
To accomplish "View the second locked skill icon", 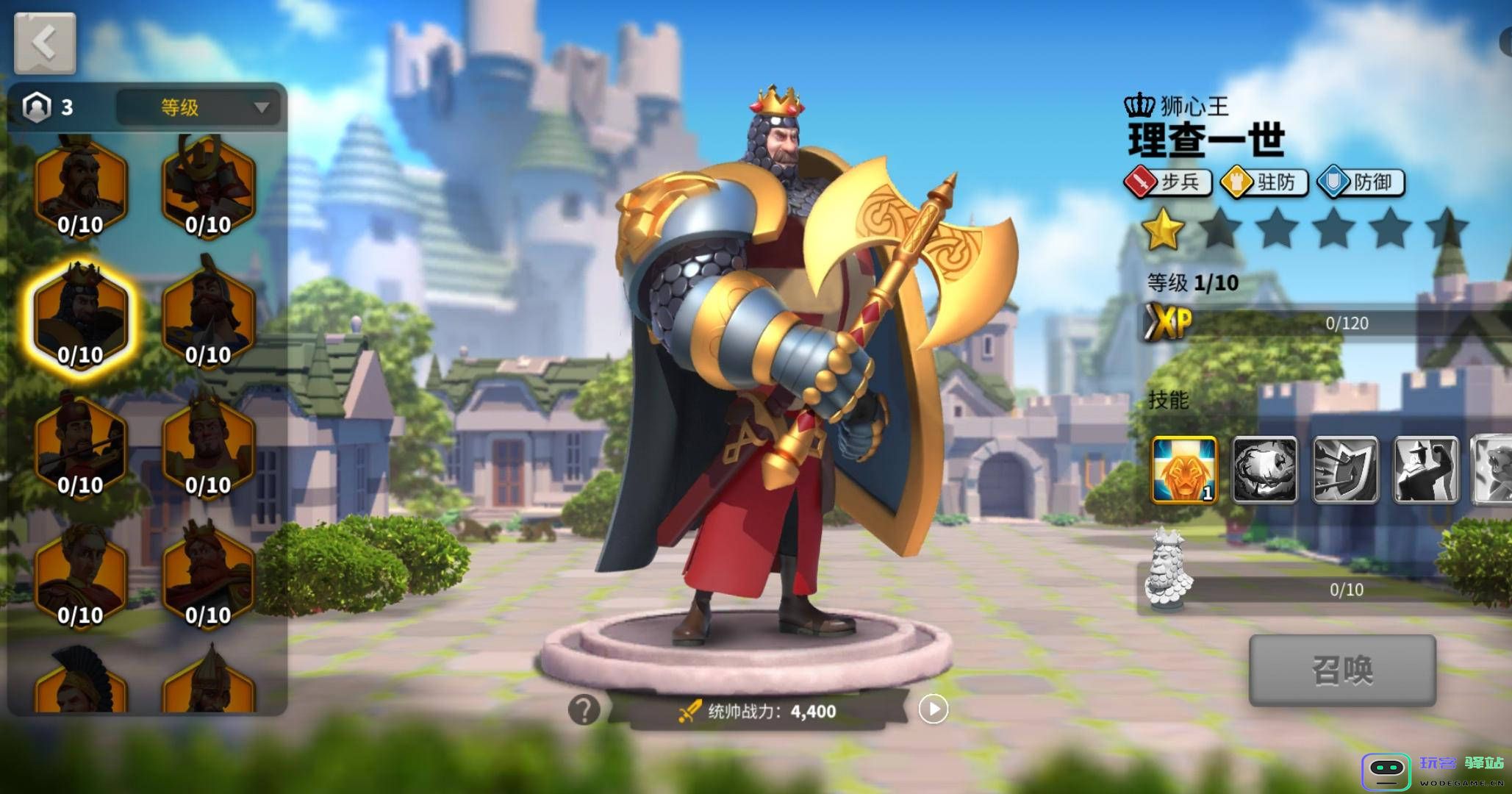I will pos(1266,468).
